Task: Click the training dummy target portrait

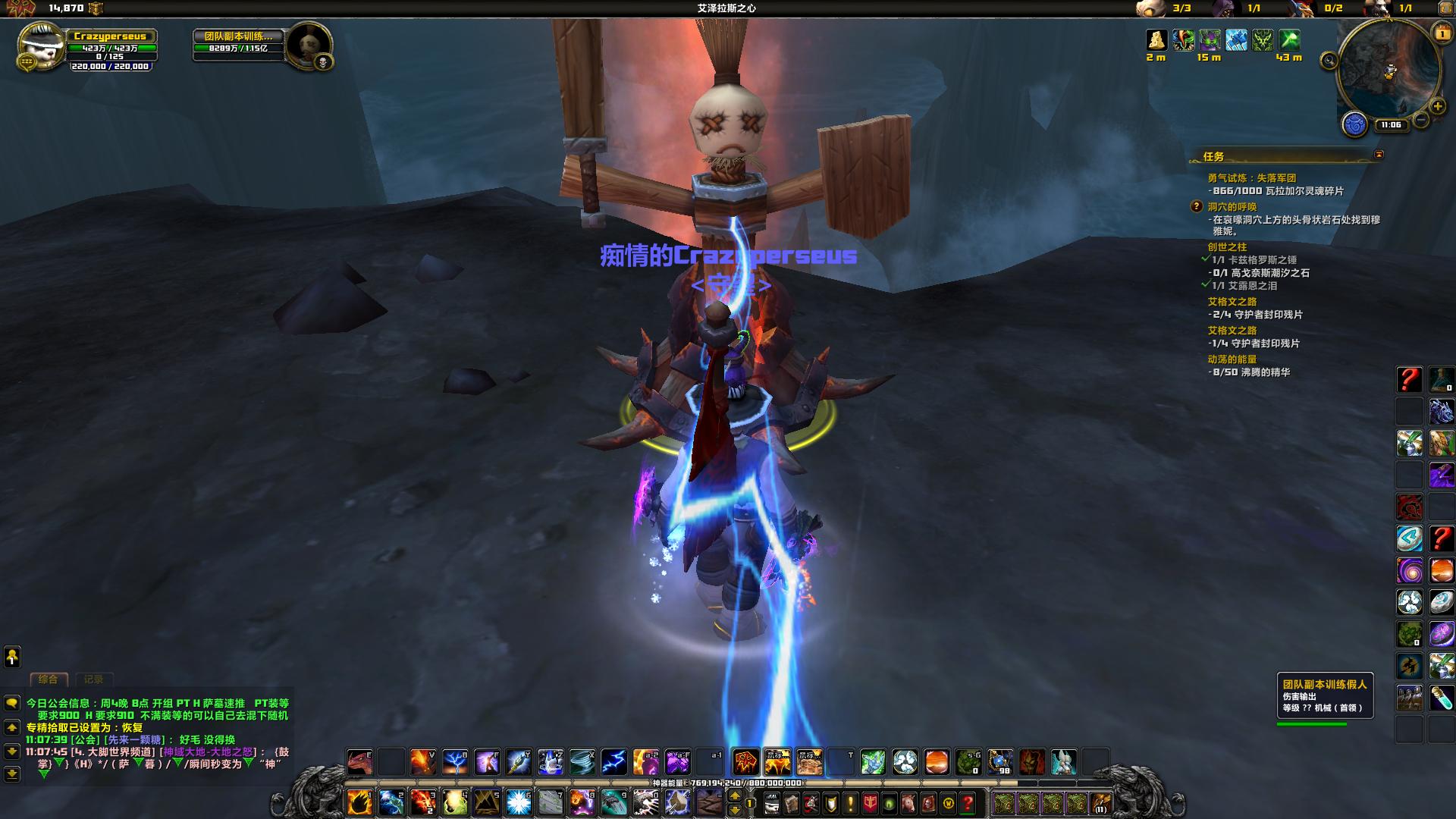Action: (310, 47)
